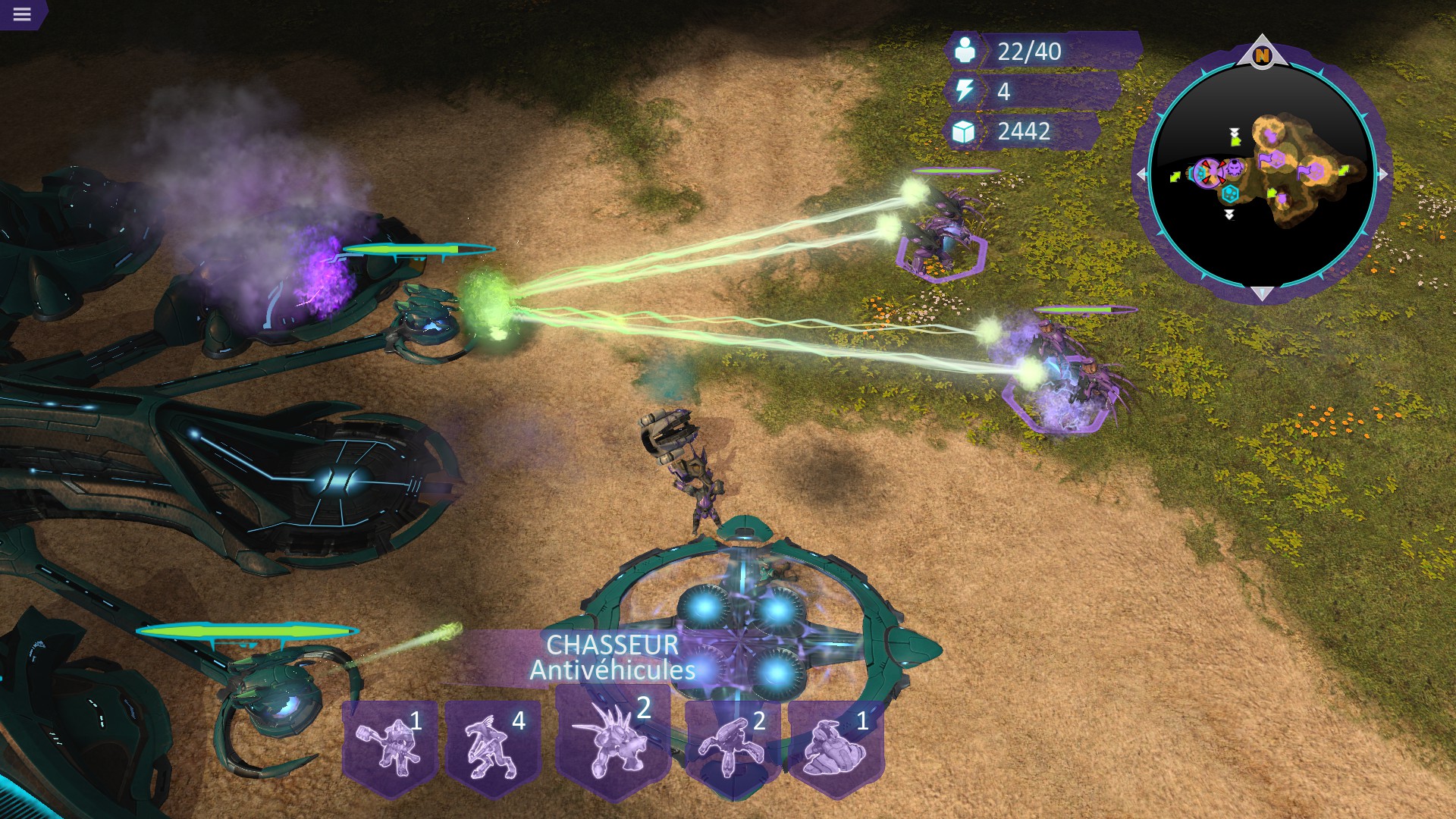Select the Hunter firing beams with hexagon marker
The image size is (1456, 819).
pyautogui.click(x=940, y=235)
